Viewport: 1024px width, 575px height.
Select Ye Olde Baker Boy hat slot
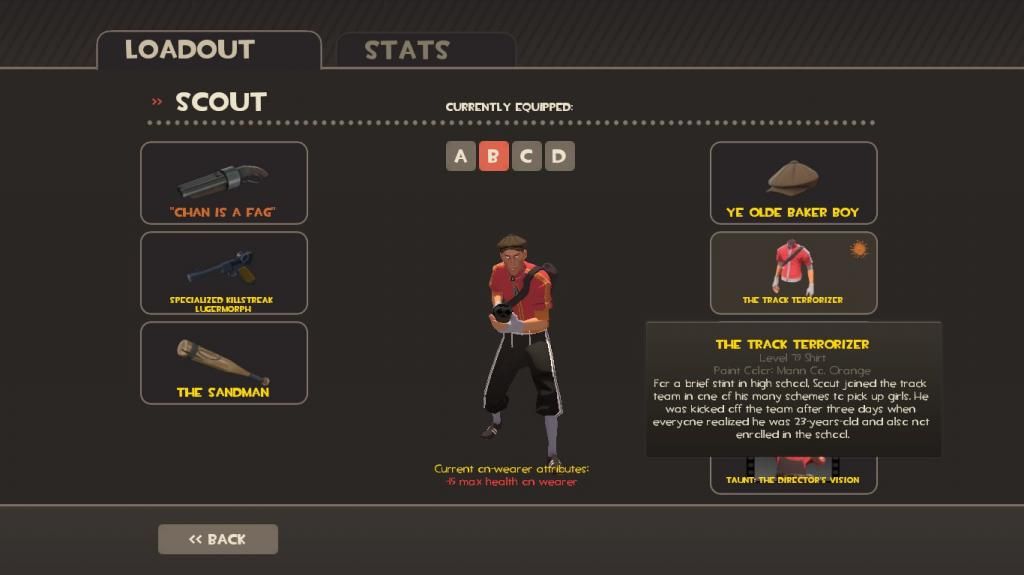tap(793, 183)
